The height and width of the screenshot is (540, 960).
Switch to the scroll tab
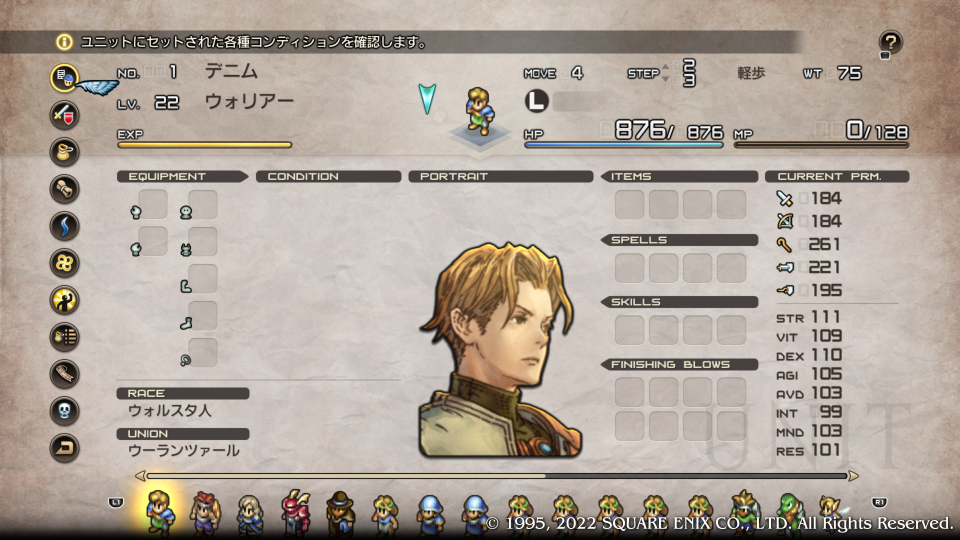click(65, 188)
